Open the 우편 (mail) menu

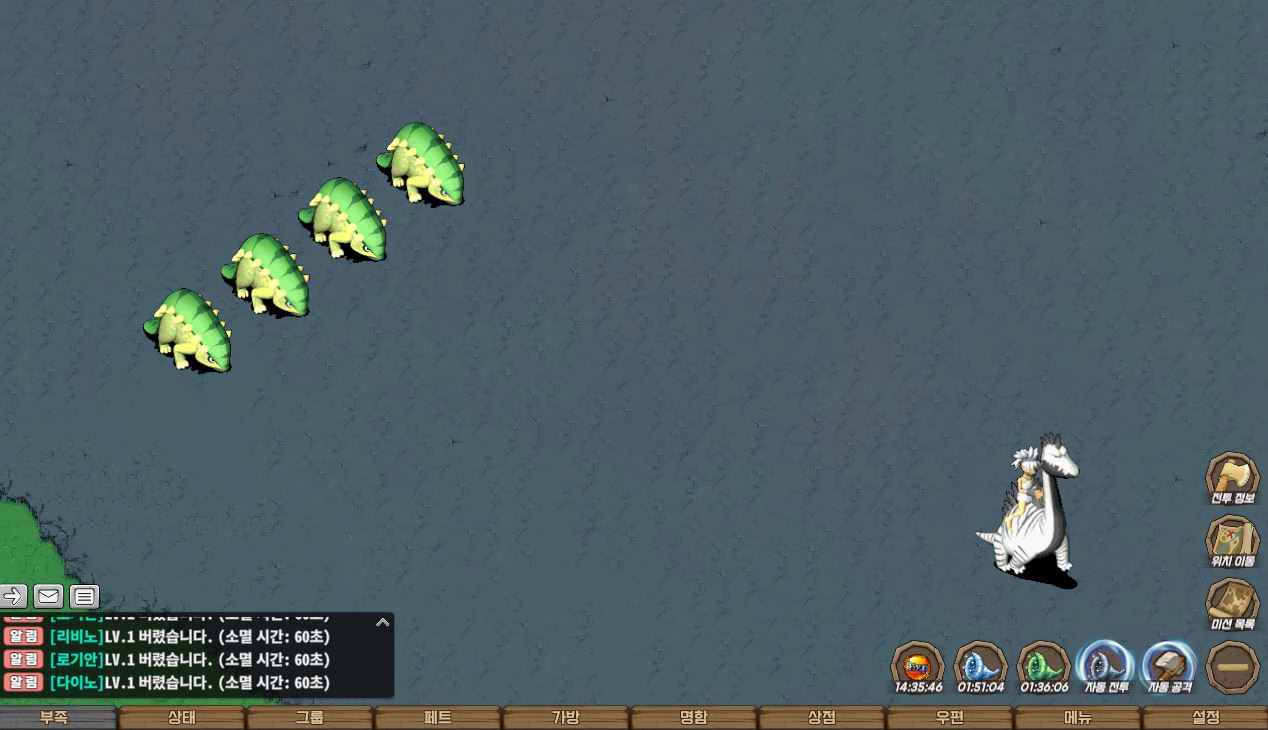click(x=950, y=718)
